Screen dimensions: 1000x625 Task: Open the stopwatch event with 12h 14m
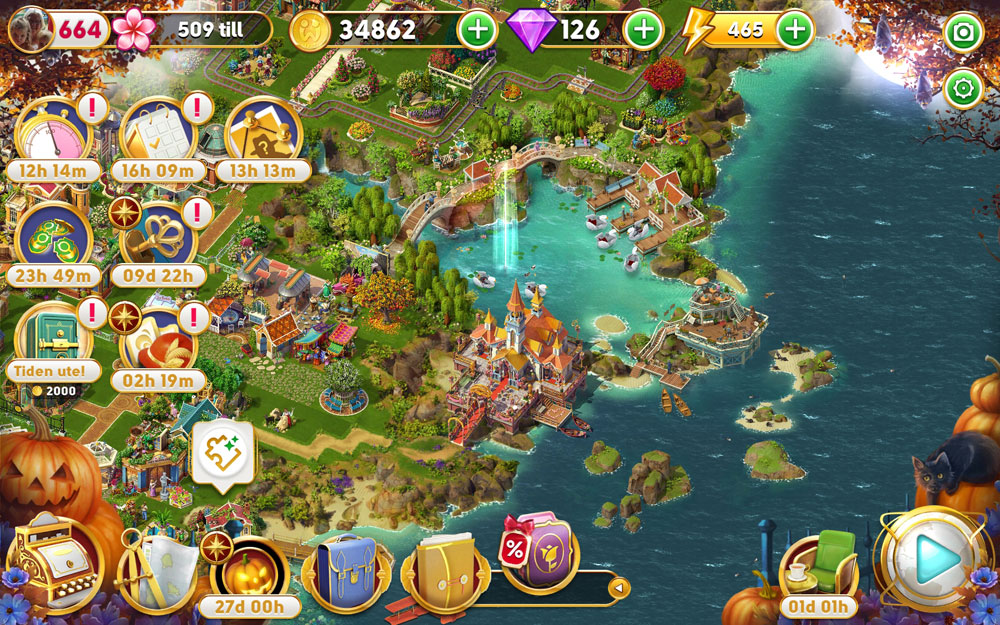[x=53, y=135]
